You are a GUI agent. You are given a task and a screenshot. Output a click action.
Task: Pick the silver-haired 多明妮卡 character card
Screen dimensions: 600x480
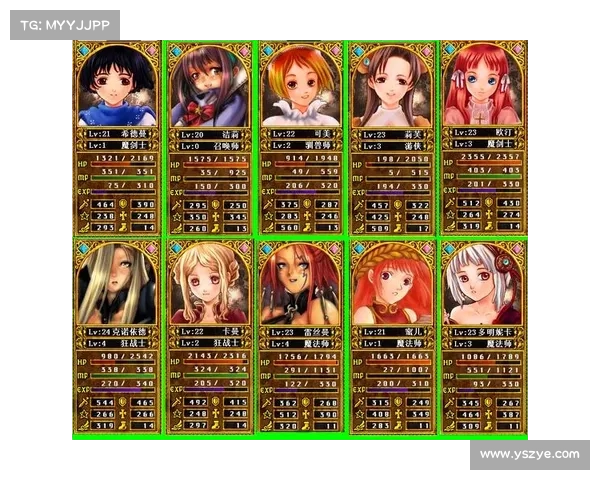pyautogui.click(x=483, y=336)
